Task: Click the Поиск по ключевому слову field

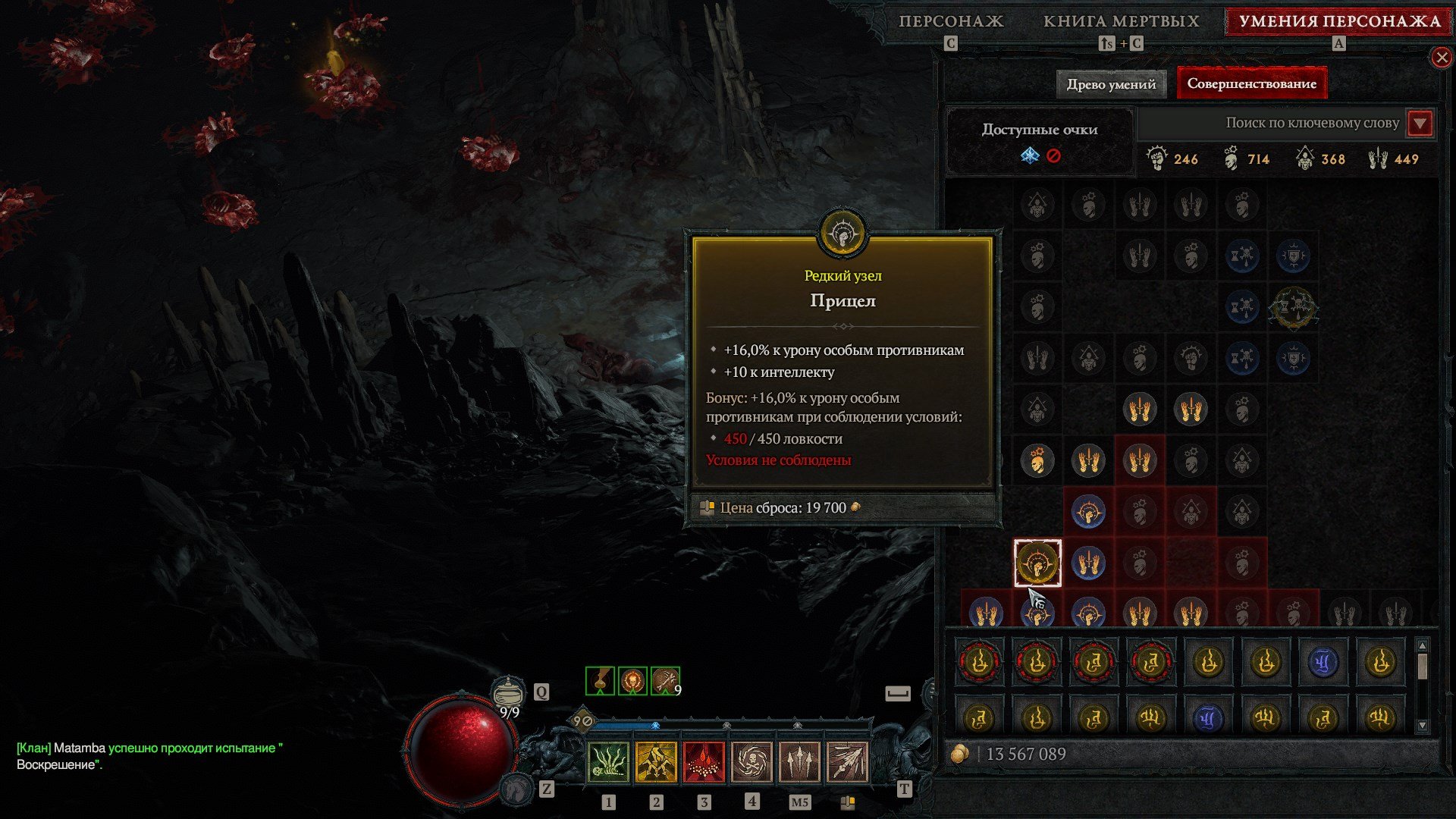Action: (x=1312, y=123)
